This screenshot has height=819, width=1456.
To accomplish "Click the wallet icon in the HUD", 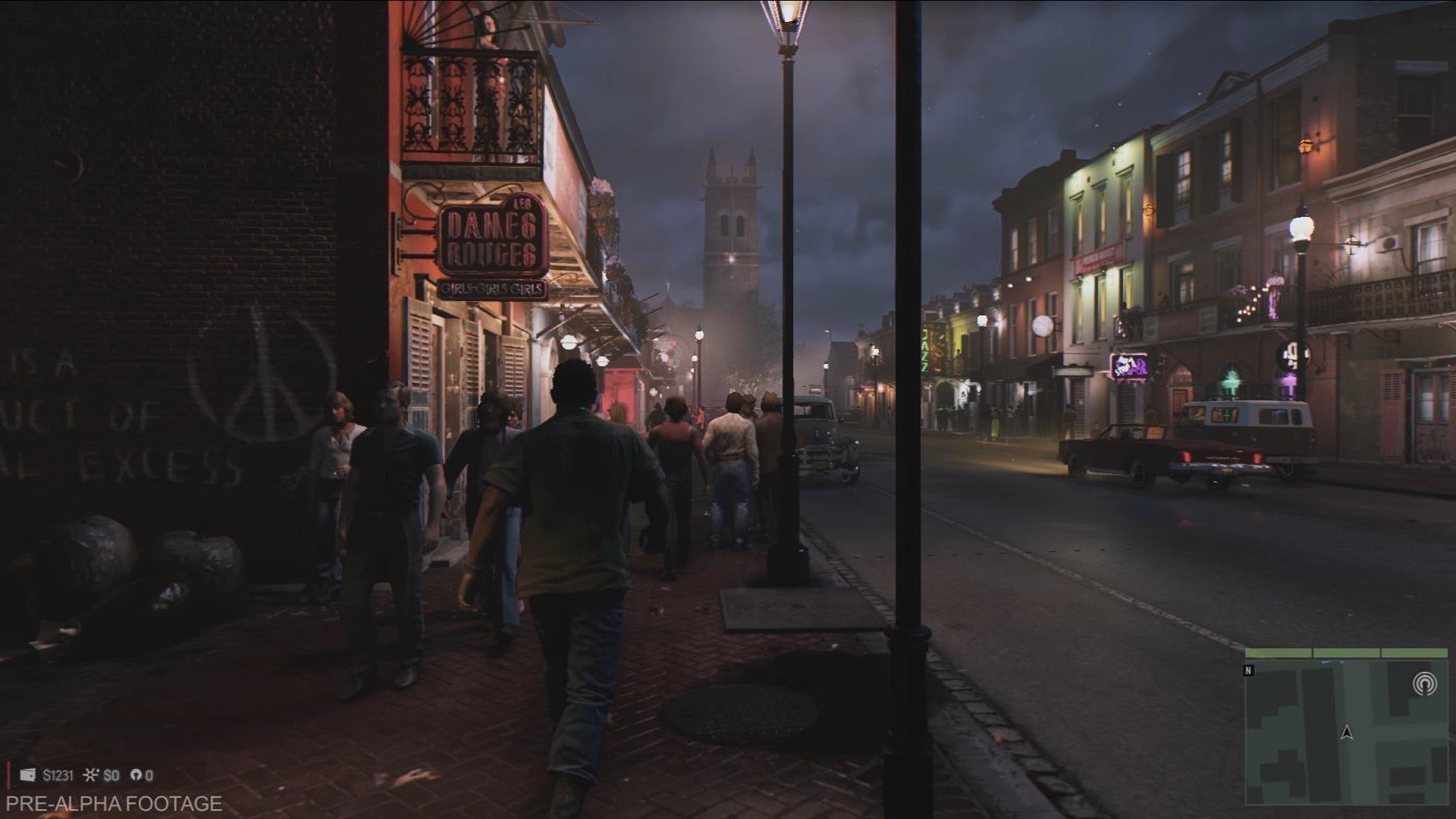I will (28, 775).
